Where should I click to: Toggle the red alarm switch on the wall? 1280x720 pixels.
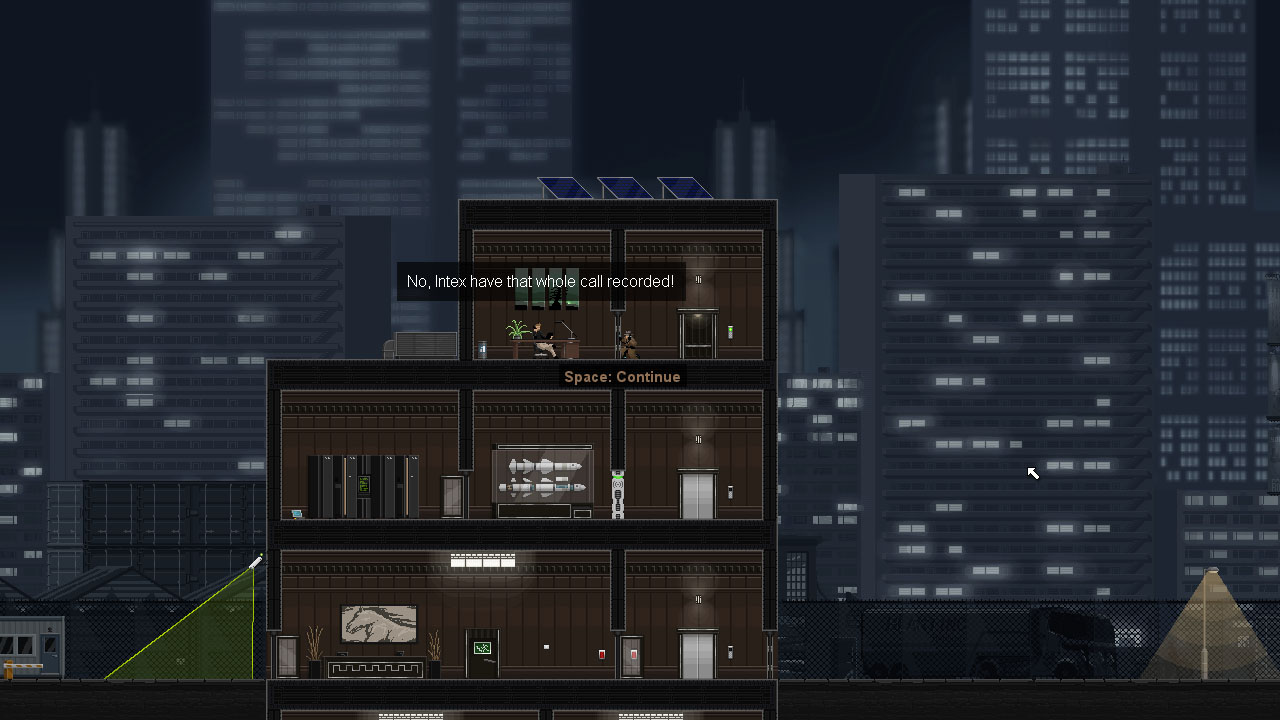click(602, 654)
